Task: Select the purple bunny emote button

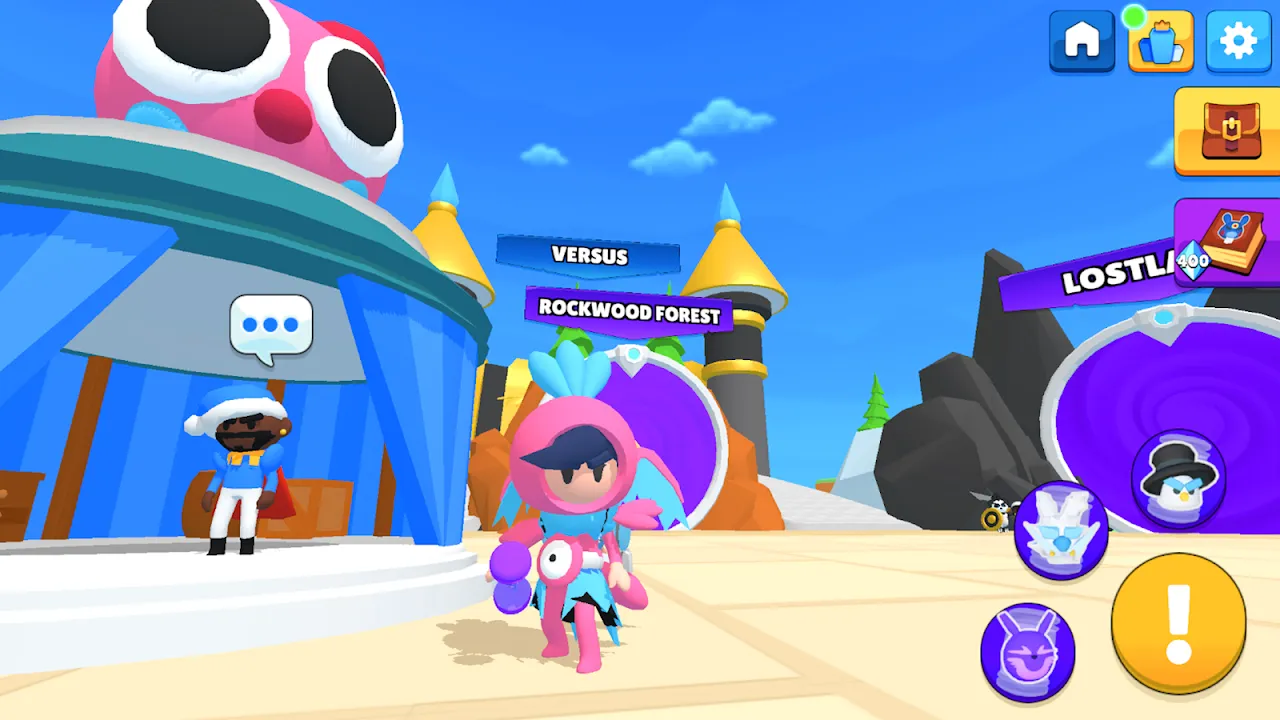Action: pos(1027,652)
